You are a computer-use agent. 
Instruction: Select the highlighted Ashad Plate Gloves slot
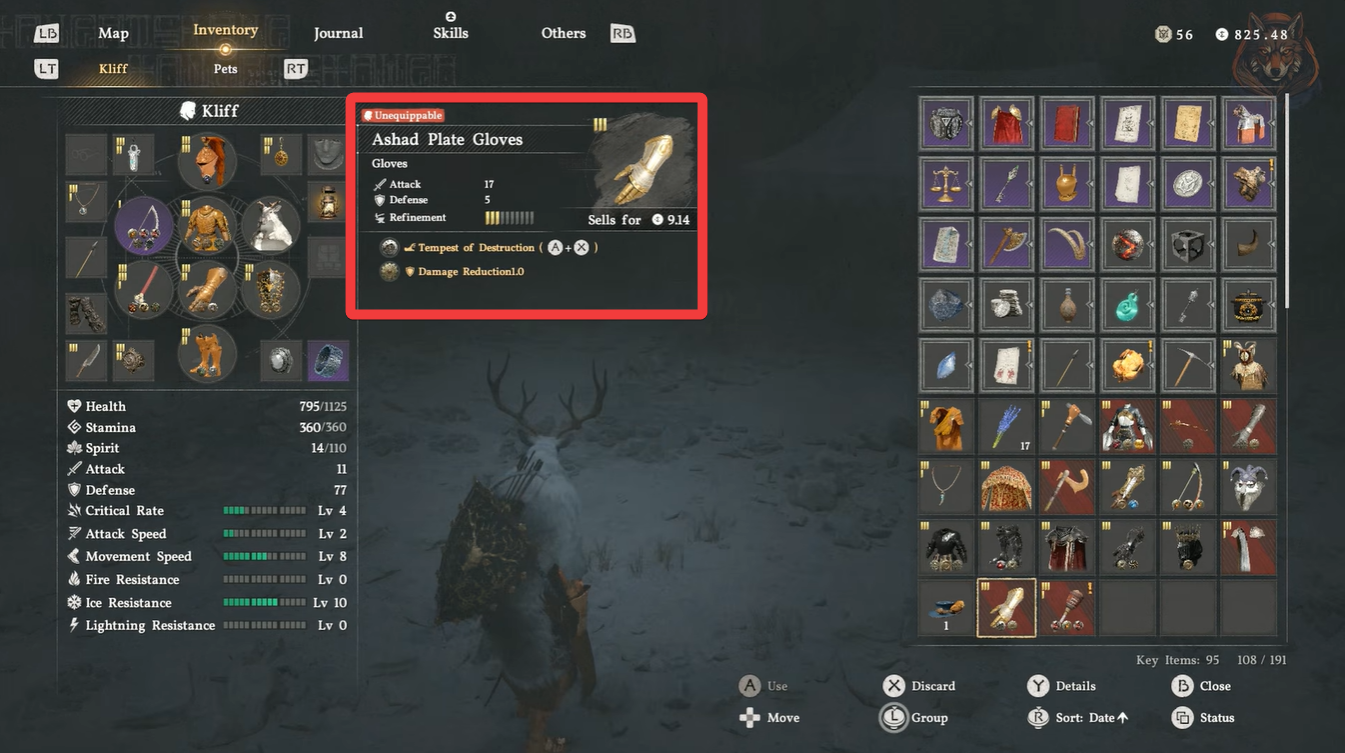[x=1006, y=607]
